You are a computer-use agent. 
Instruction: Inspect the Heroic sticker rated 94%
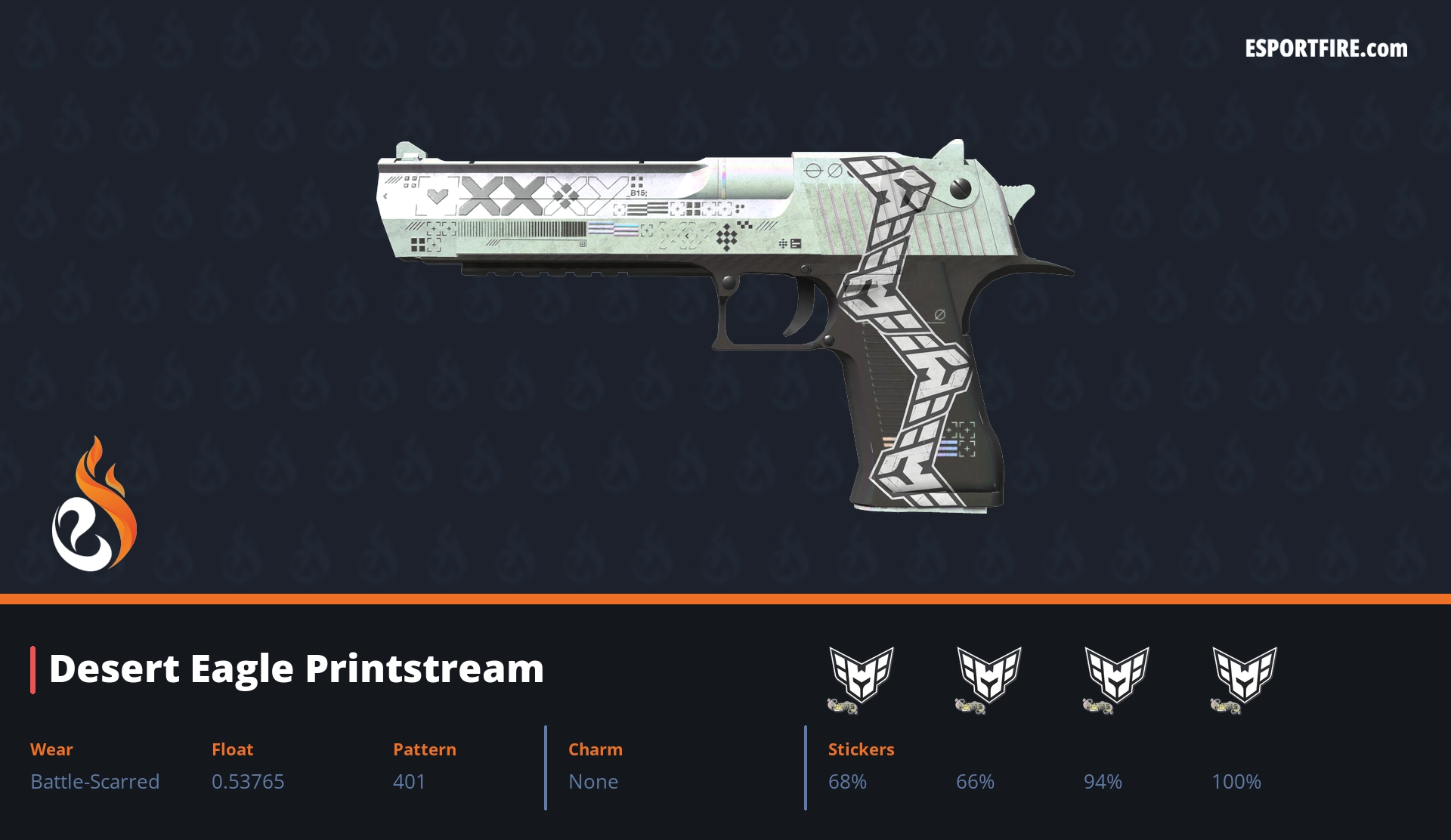pyautogui.click(x=1116, y=678)
